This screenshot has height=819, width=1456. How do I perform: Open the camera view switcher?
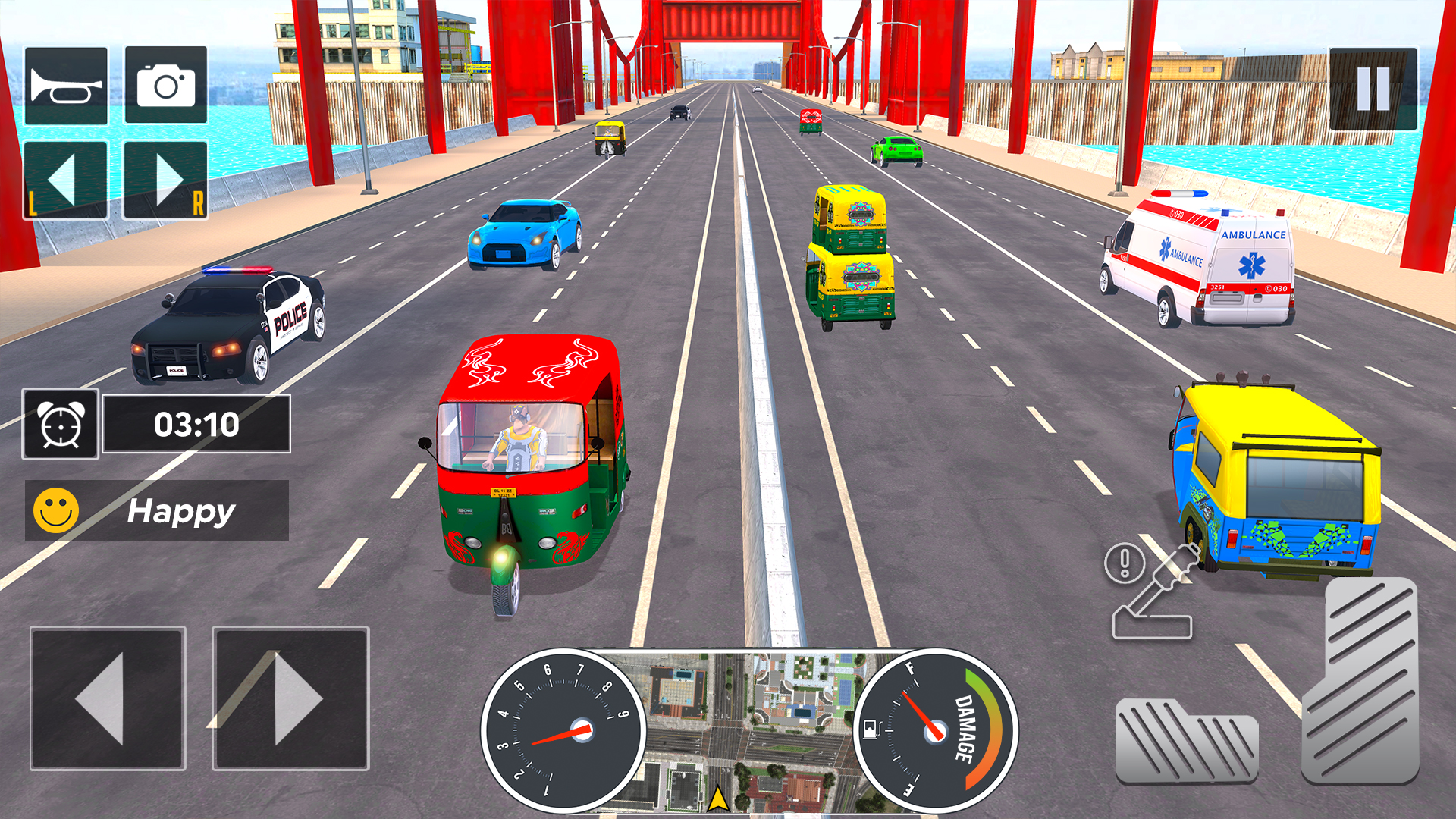(x=164, y=85)
